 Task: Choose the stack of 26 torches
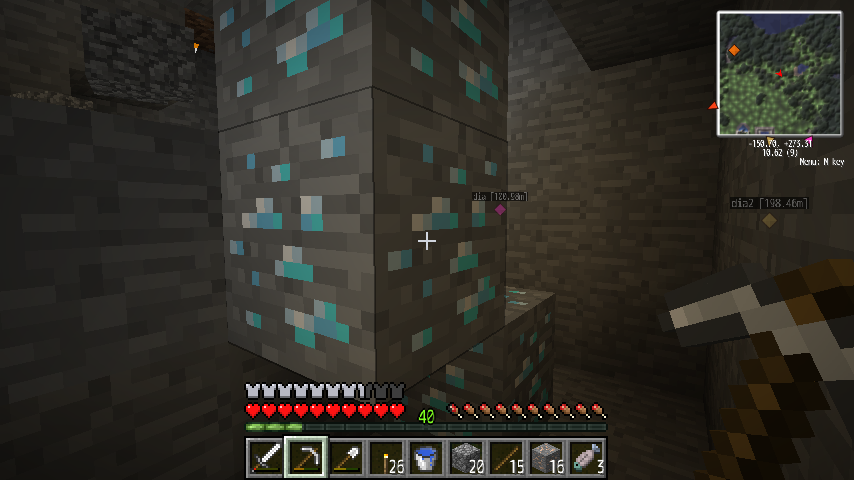[385, 458]
